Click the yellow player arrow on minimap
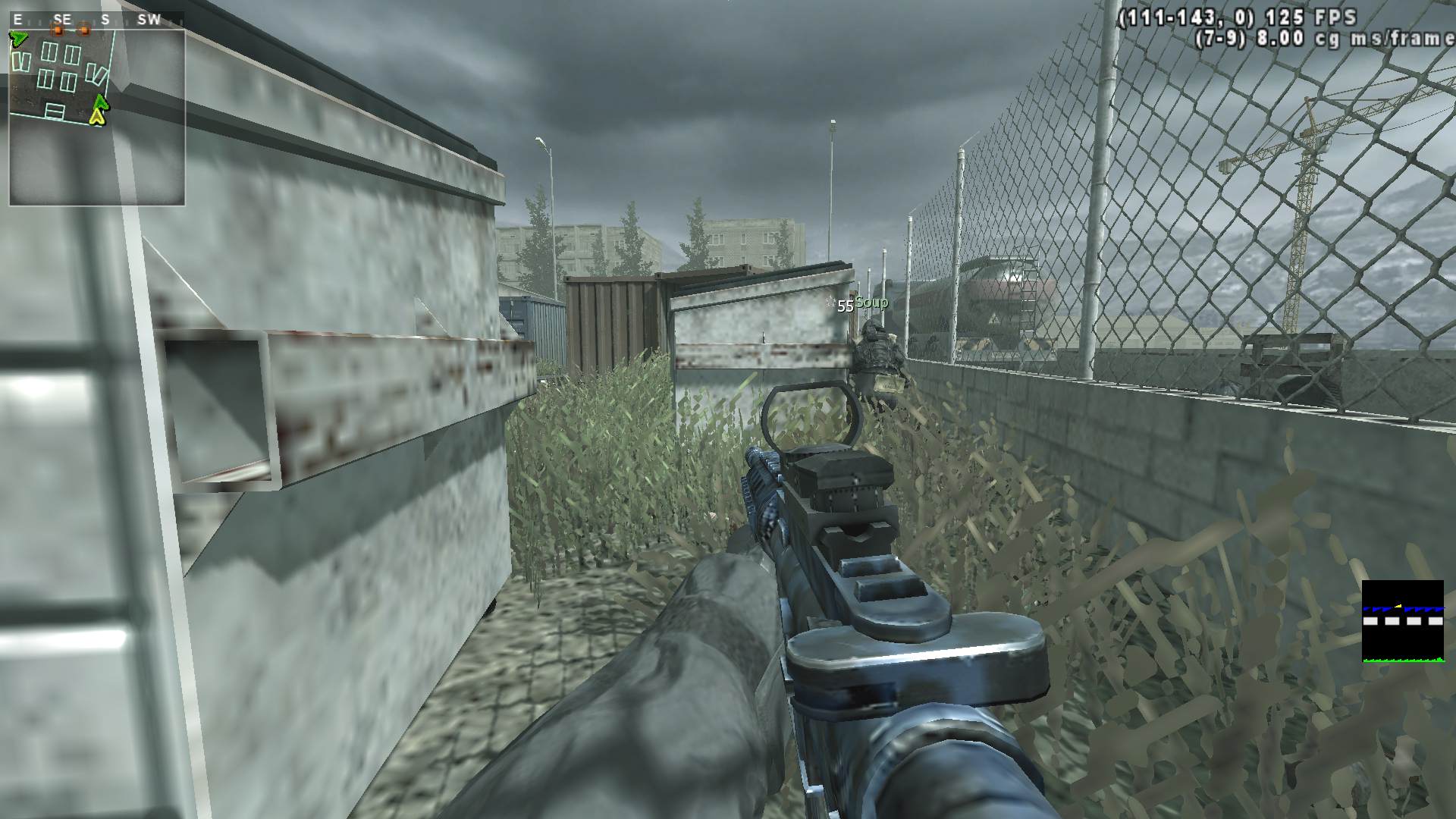 pos(97,117)
